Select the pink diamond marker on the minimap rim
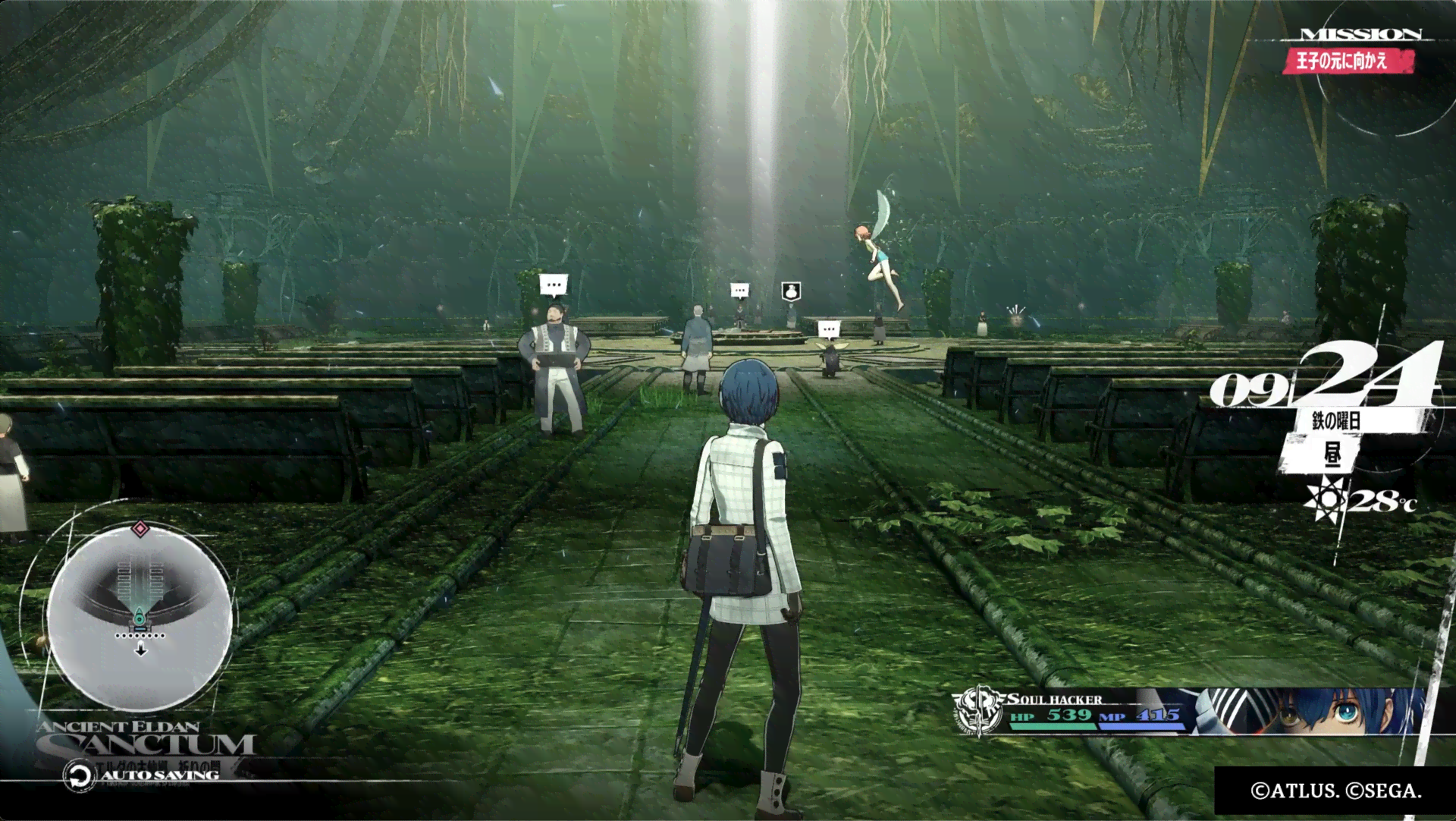1456x821 pixels. [140, 528]
